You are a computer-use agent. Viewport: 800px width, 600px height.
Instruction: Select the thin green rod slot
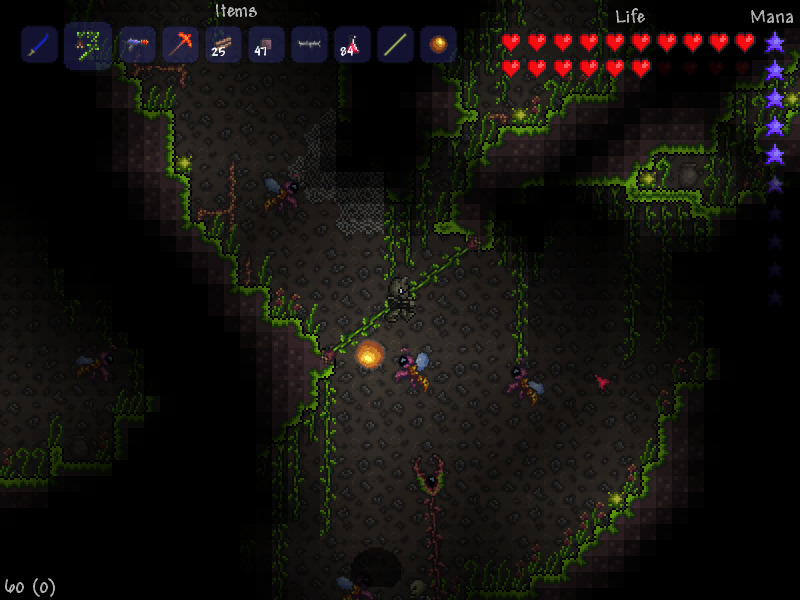(395, 45)
